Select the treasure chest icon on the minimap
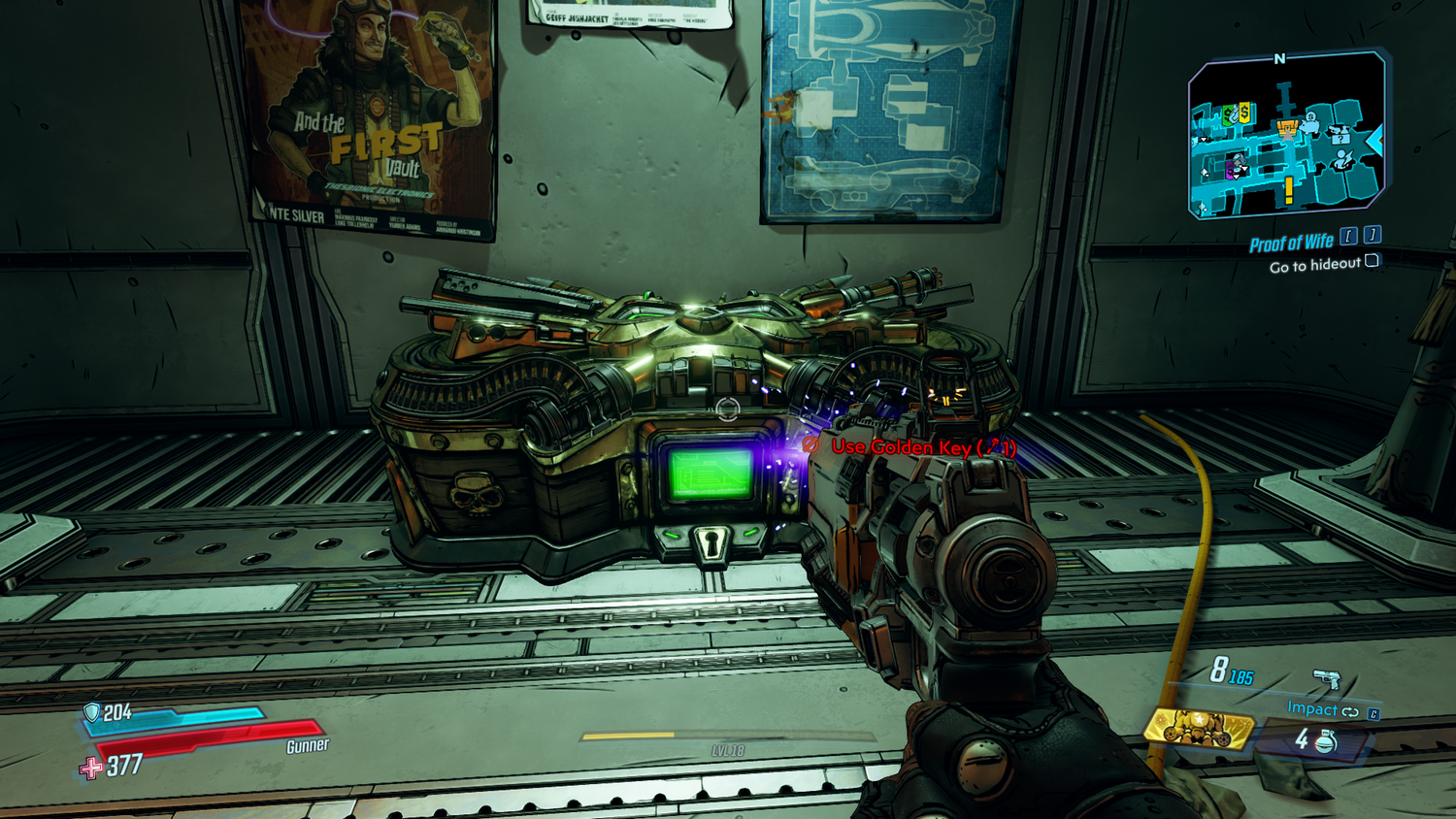This screenshot has height=819, width=1456. point(1288,127)
